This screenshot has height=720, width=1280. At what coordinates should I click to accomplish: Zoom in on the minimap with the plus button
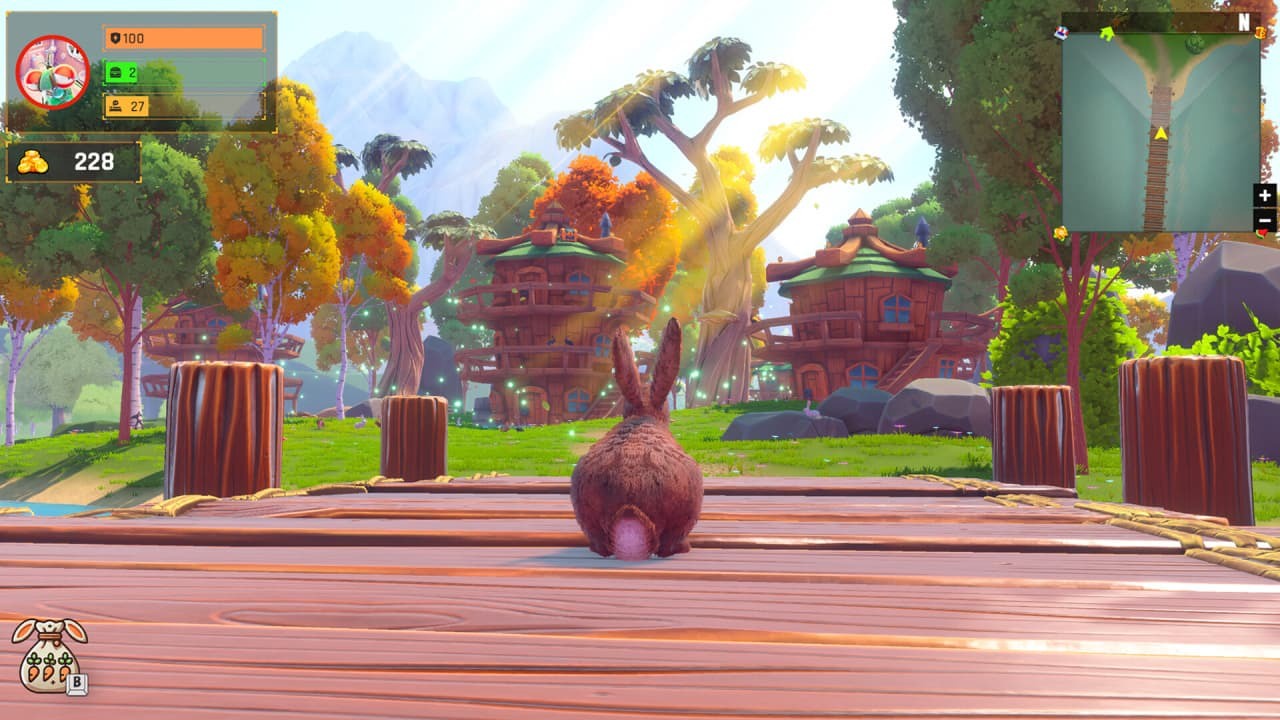click(1264, 196)
